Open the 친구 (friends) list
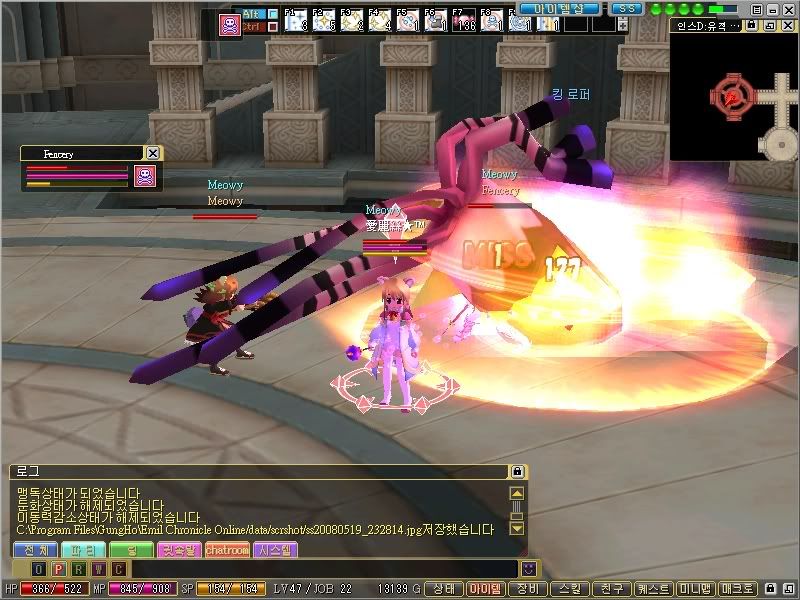 [x=612, y=589]
